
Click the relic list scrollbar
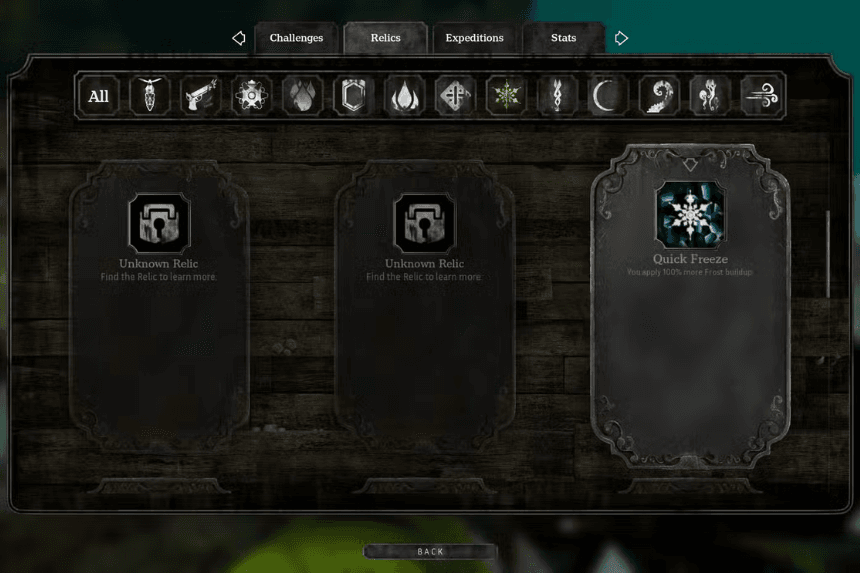pyautogui.click(x=828, y=254)
